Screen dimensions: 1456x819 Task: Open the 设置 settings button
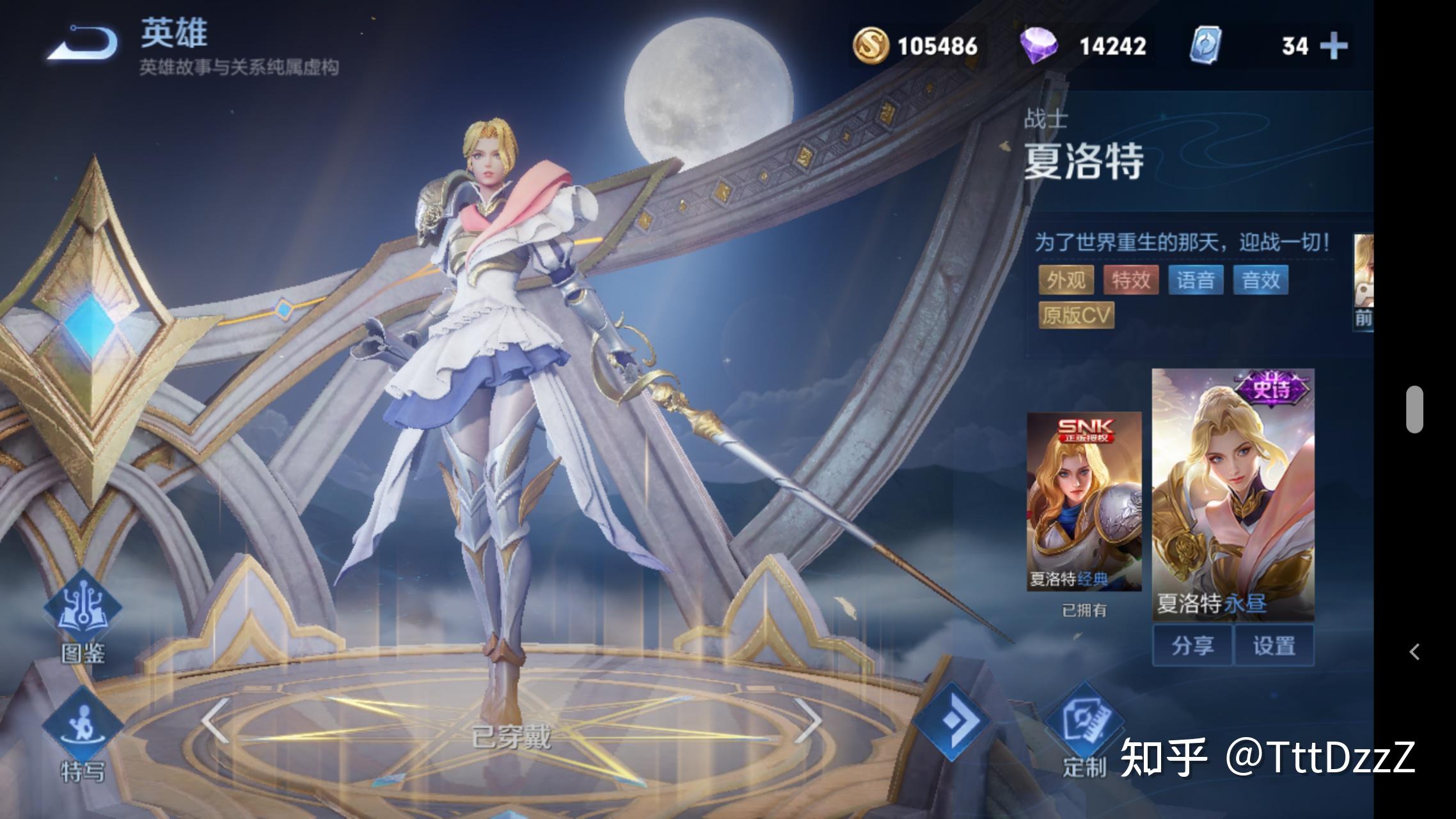pos(1274,646)
